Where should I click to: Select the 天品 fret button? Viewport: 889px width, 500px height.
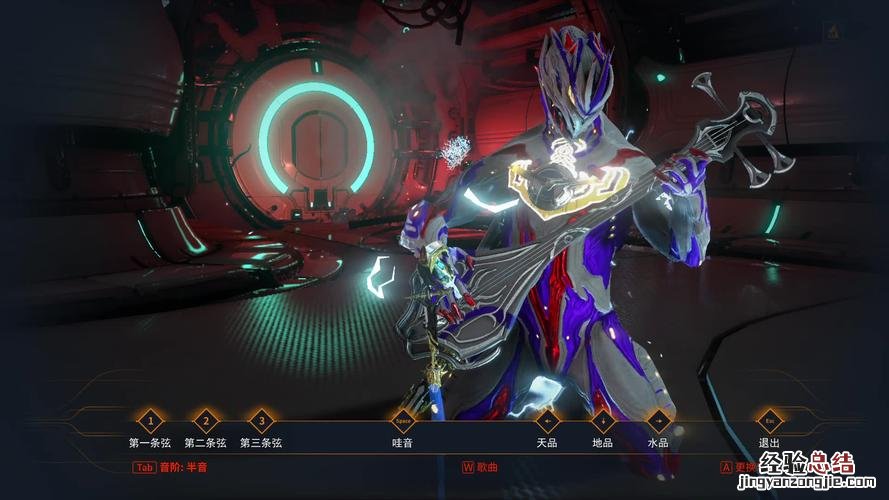point(547,421)
